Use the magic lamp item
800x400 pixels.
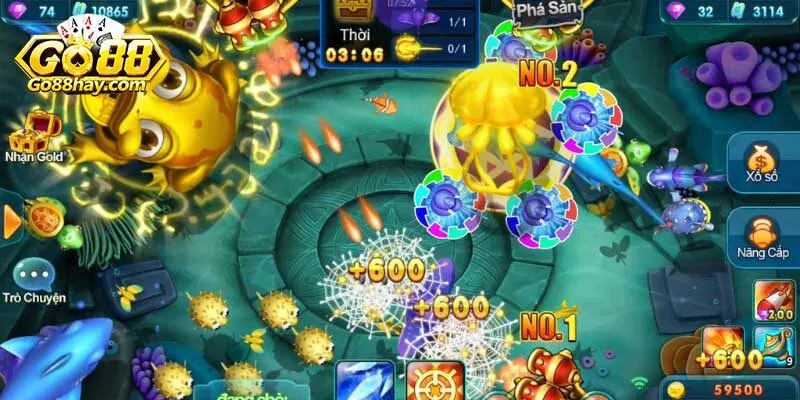775,345
